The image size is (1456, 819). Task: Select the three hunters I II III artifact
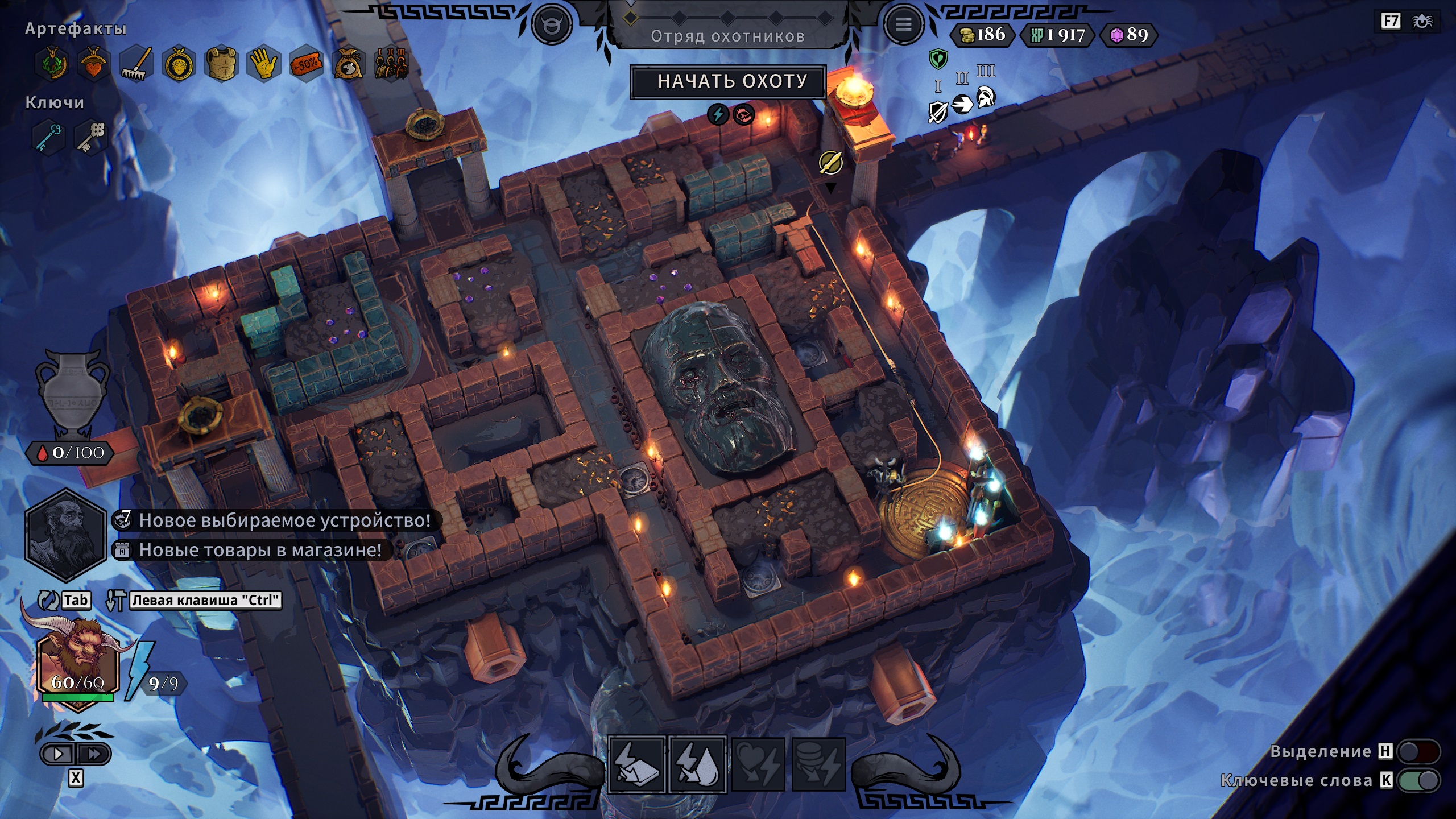coord(391,64)
